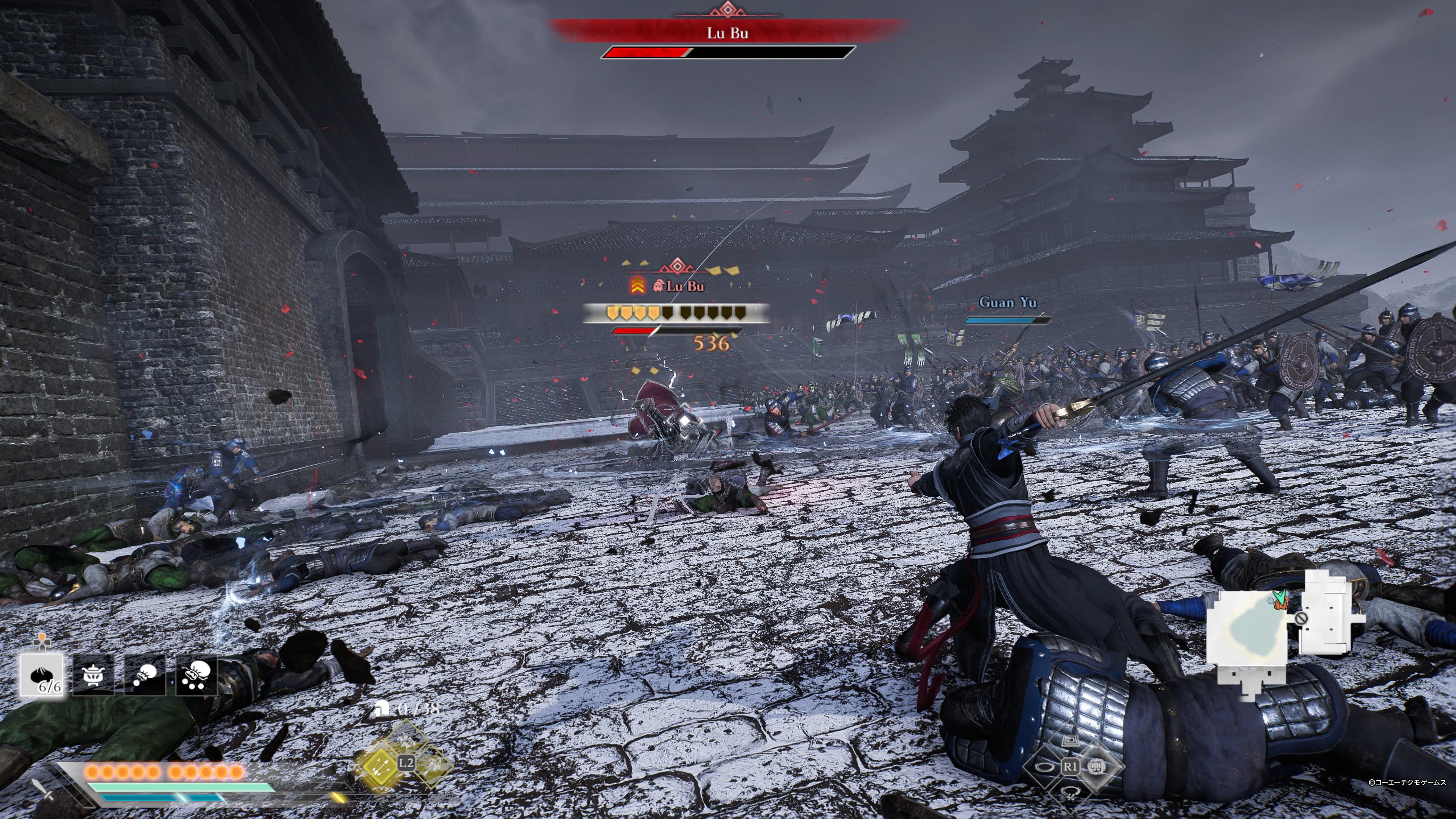The image size is (1456, 819).
Task: Click the L2 battle art prompt icon
Action: coord(406,763)
